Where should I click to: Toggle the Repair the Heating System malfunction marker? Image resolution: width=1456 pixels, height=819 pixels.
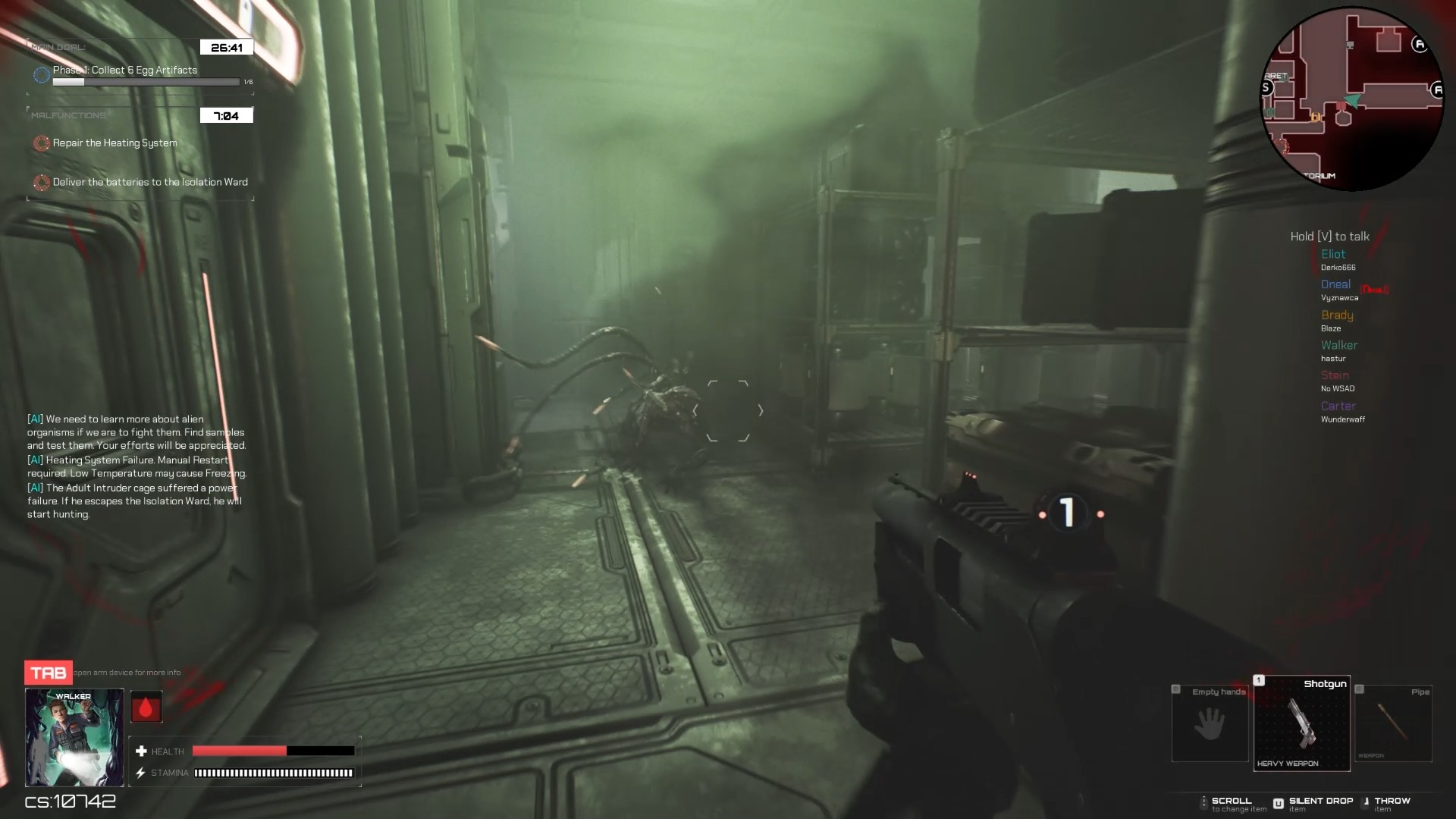41,143
